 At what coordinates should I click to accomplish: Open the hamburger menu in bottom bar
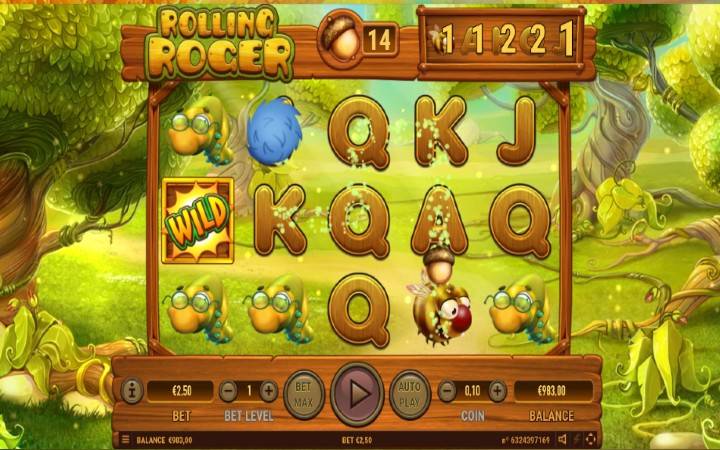tap(125, 439)
